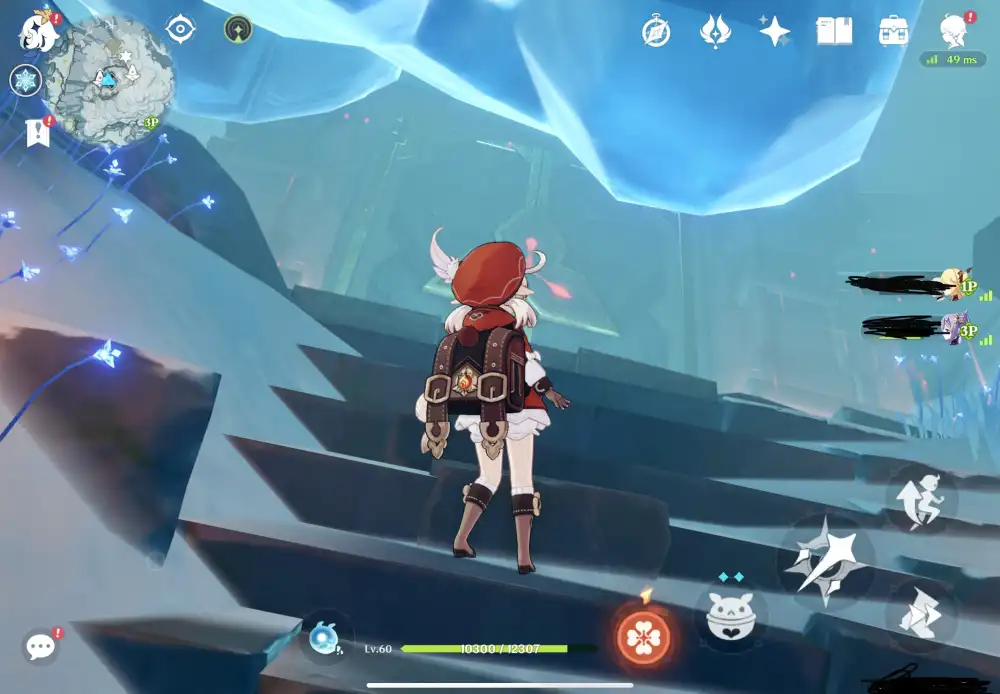This screenshot has width=1000, height=694.
Task: Open the chat bubble
Action: [x=41, y=646]
